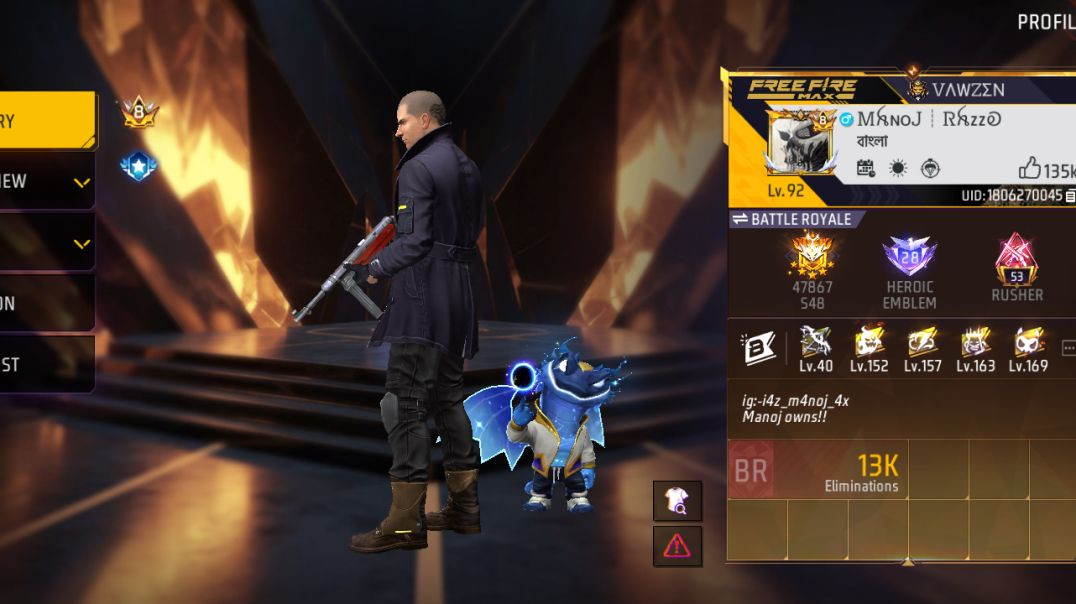
Task: Report player with red warning triangle
Action: (x=677, y=546)
